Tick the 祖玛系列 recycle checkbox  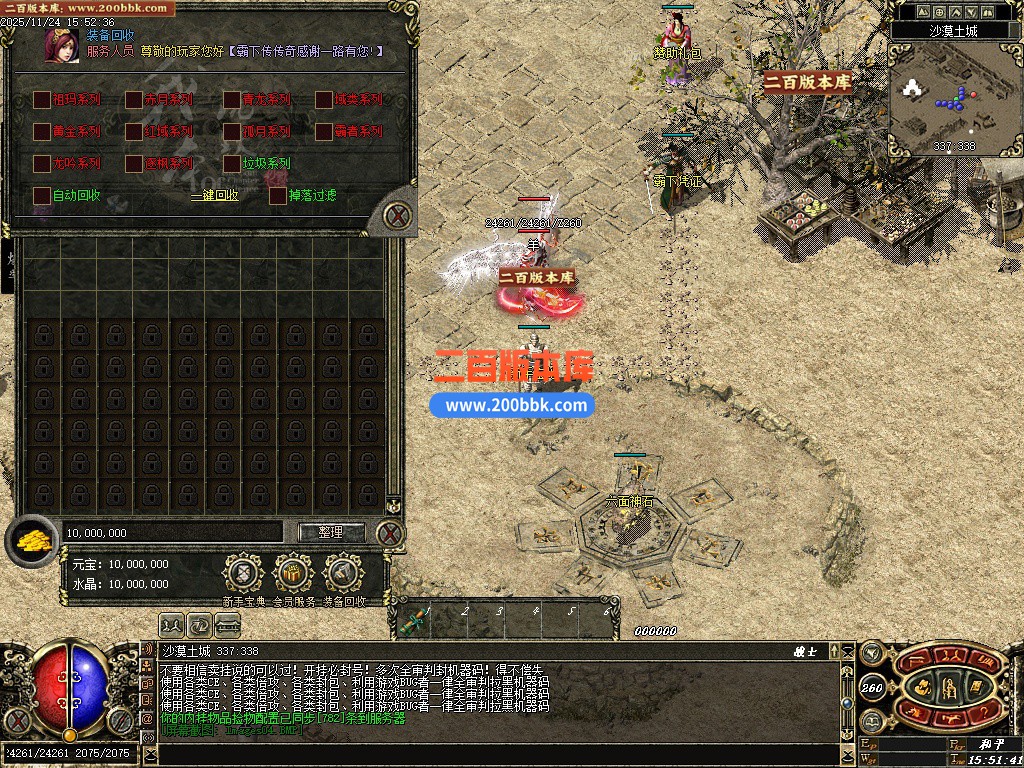tap(42, 100)
